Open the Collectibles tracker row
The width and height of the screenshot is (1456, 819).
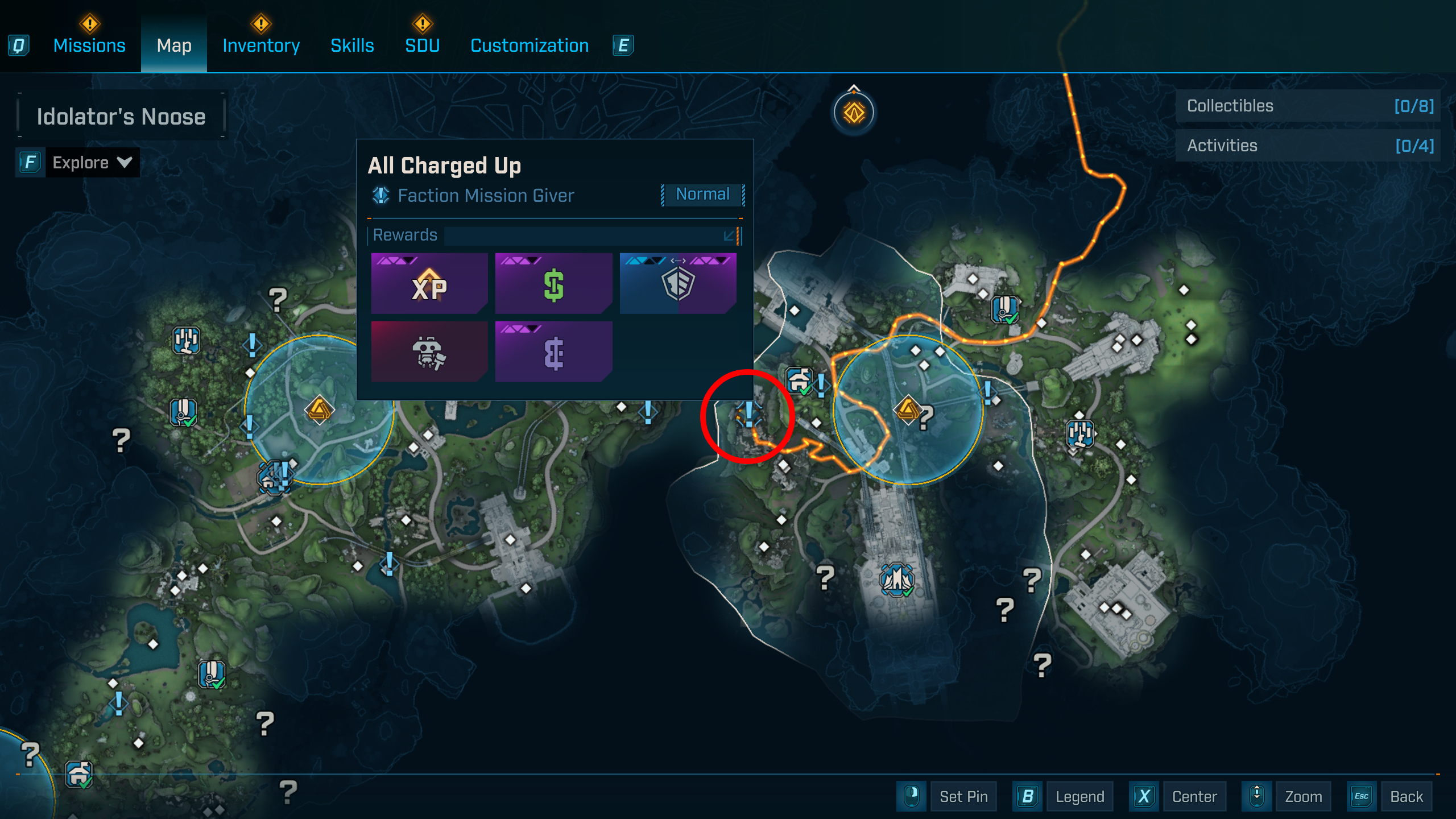1308,106
